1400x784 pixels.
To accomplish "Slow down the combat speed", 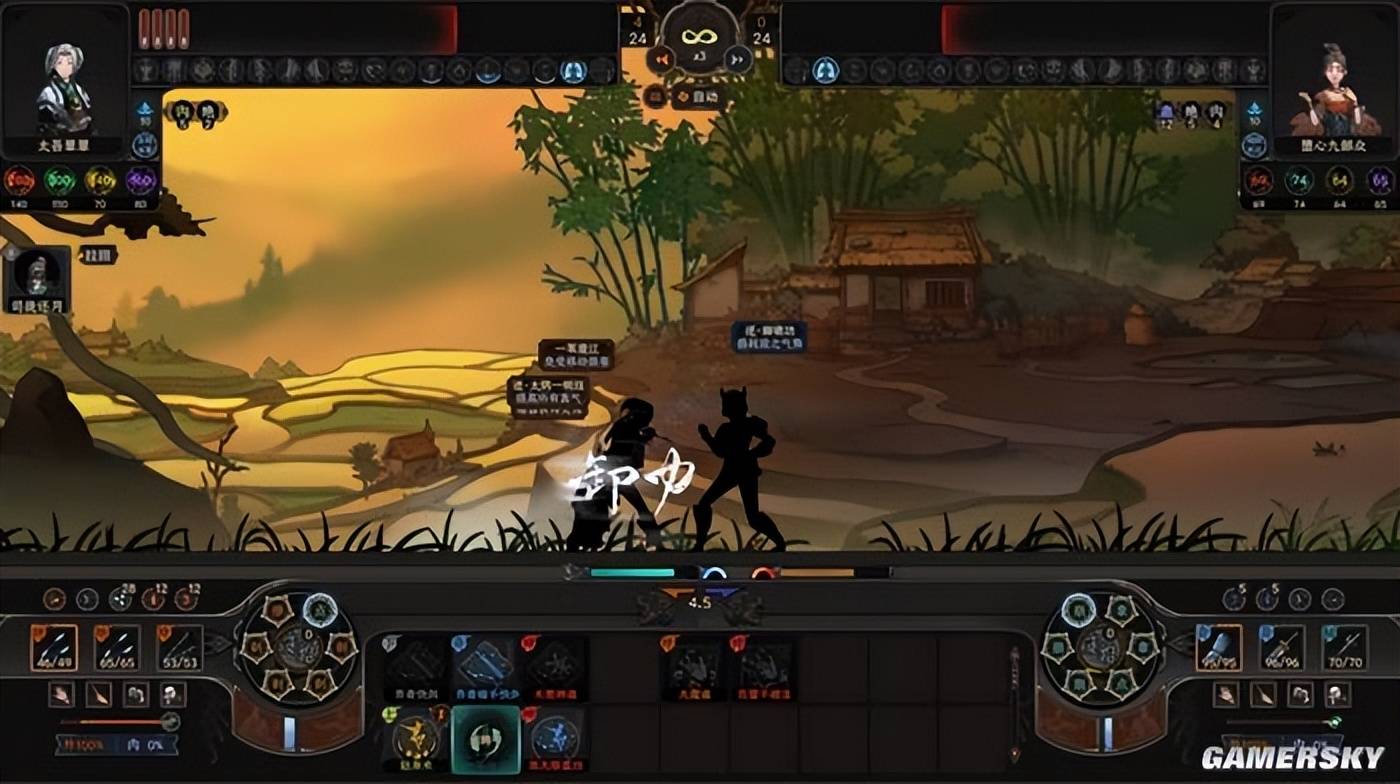I will coord(659,60).
